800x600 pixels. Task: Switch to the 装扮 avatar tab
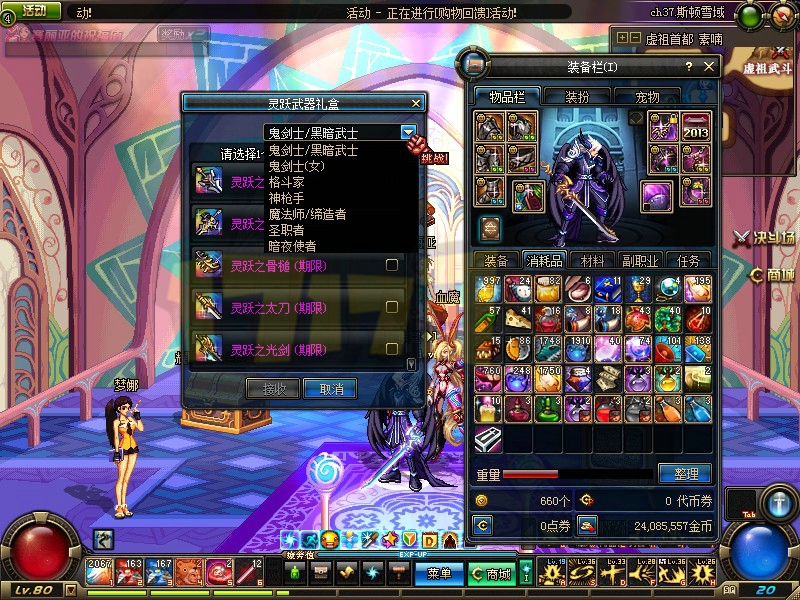point(576,97)
